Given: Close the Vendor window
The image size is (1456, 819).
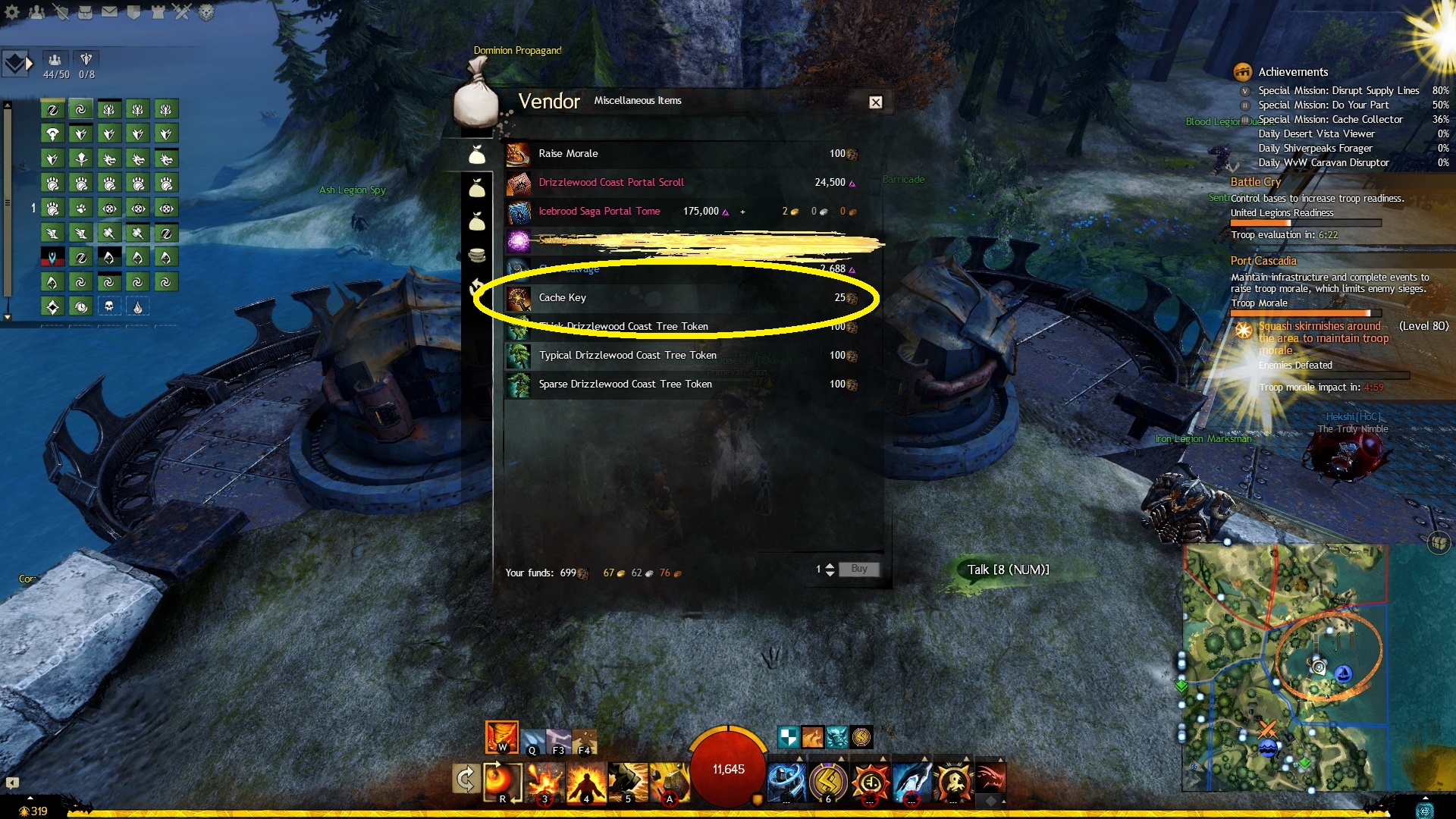Looking at the screenshot, I should 875,102.
